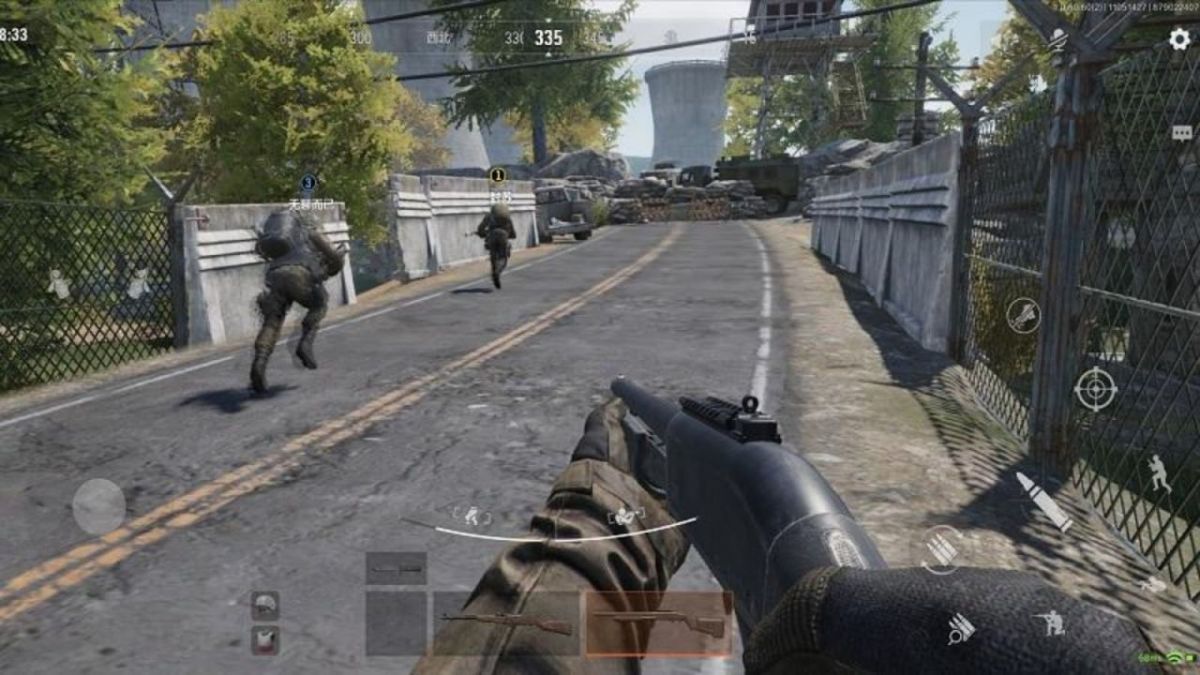Tap the melee icon beside the fence

[x=1023, y=315]
